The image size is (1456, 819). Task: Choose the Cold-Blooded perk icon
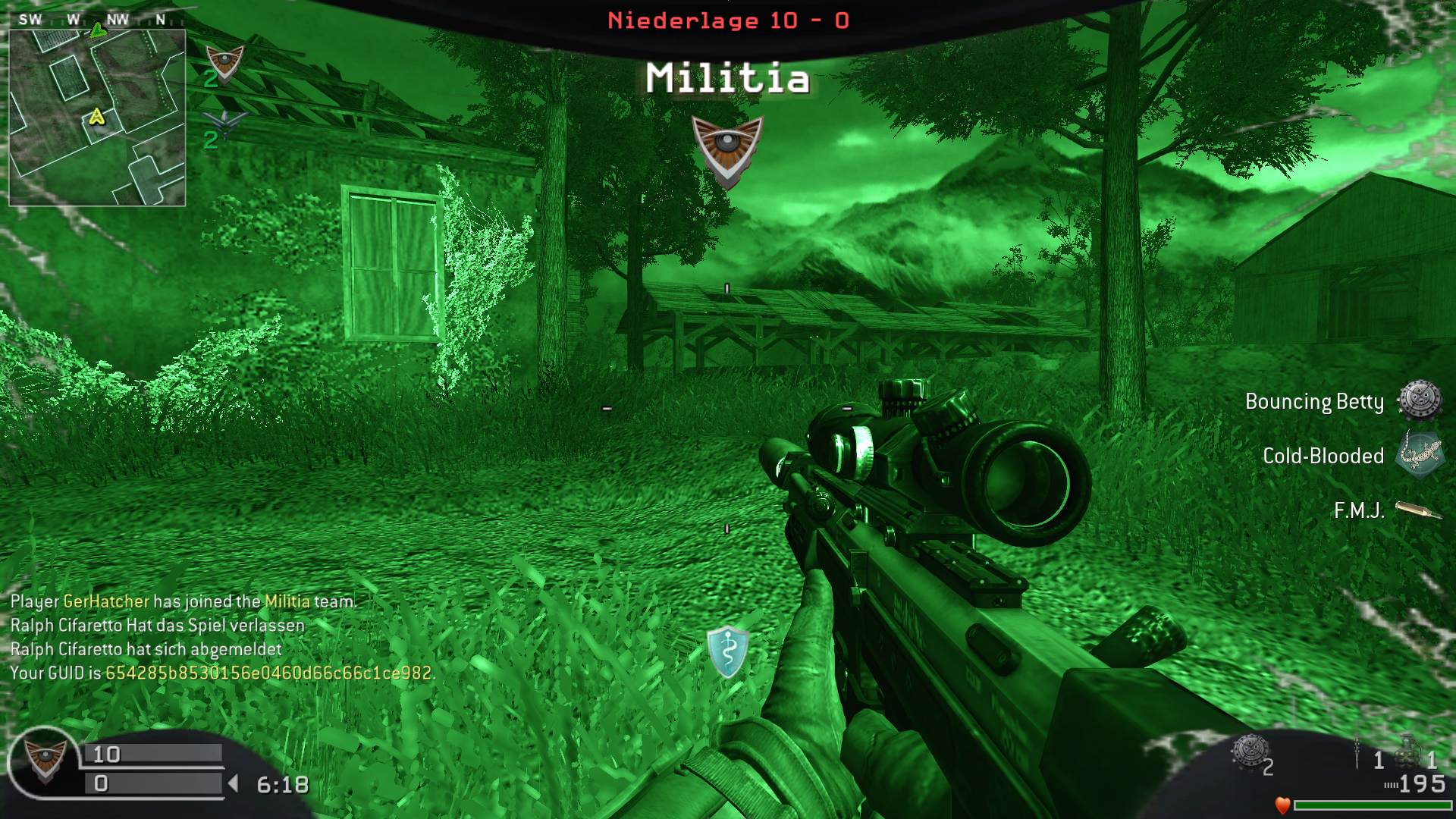(x=1419, y=455)
